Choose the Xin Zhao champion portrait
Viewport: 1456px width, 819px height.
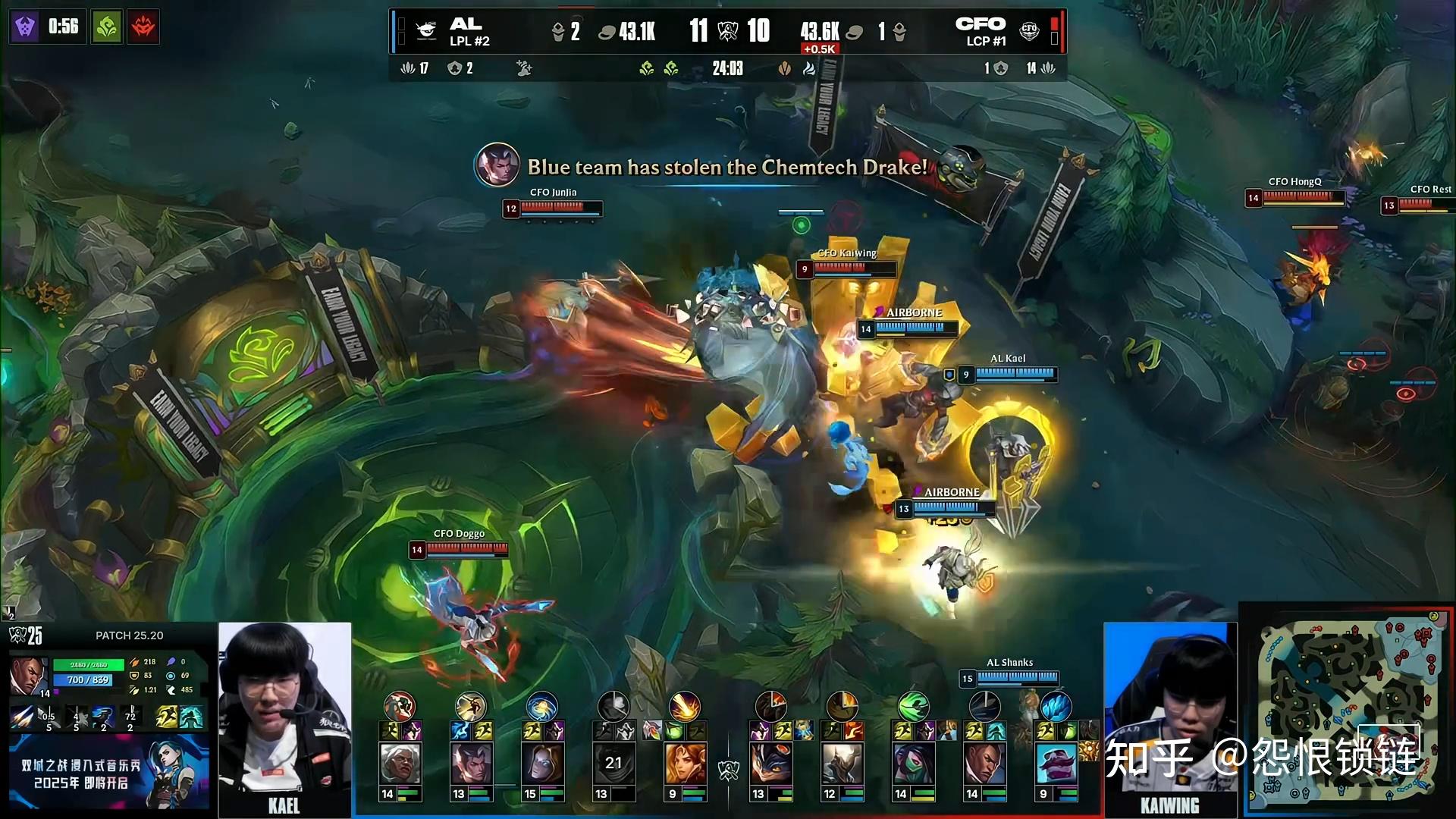point(471,764)
